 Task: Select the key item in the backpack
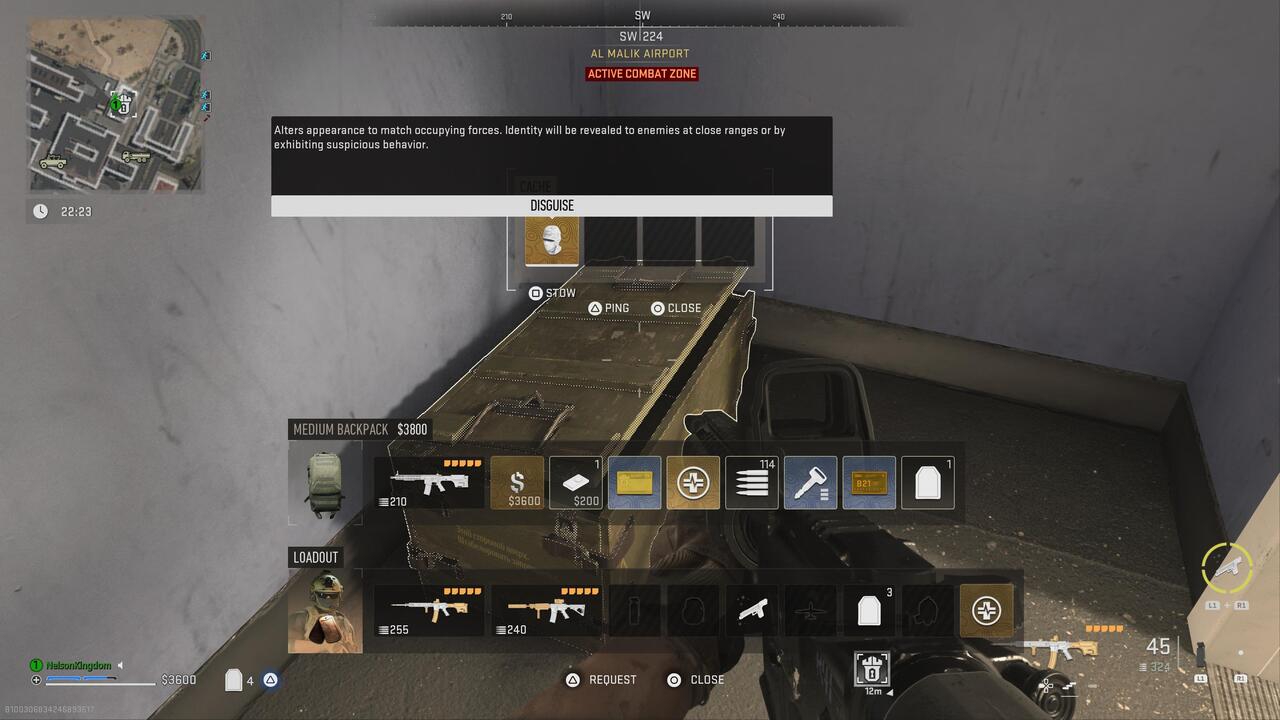click(x=810, y=482)
